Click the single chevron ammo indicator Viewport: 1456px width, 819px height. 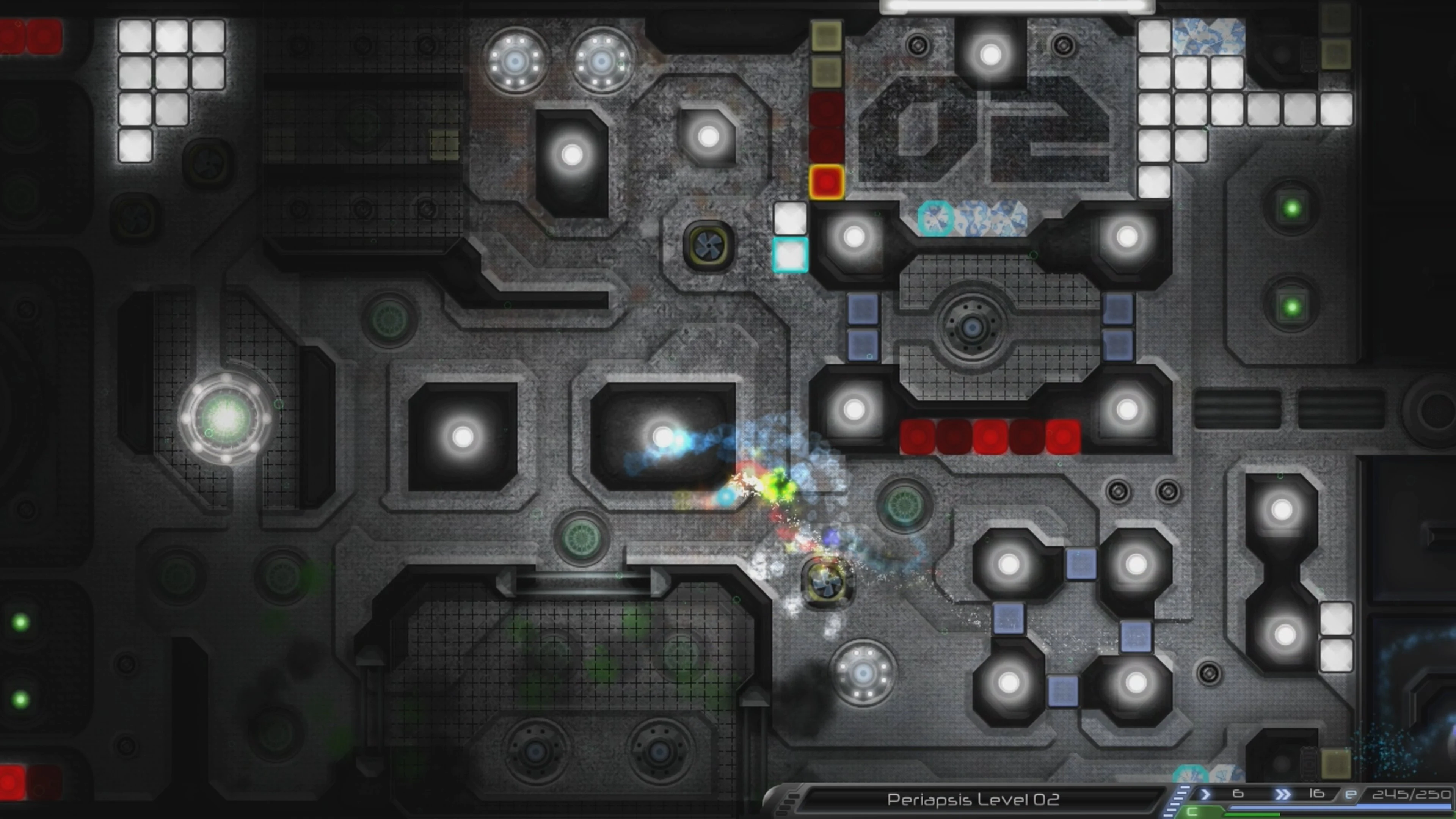[x=1206, y=794]
